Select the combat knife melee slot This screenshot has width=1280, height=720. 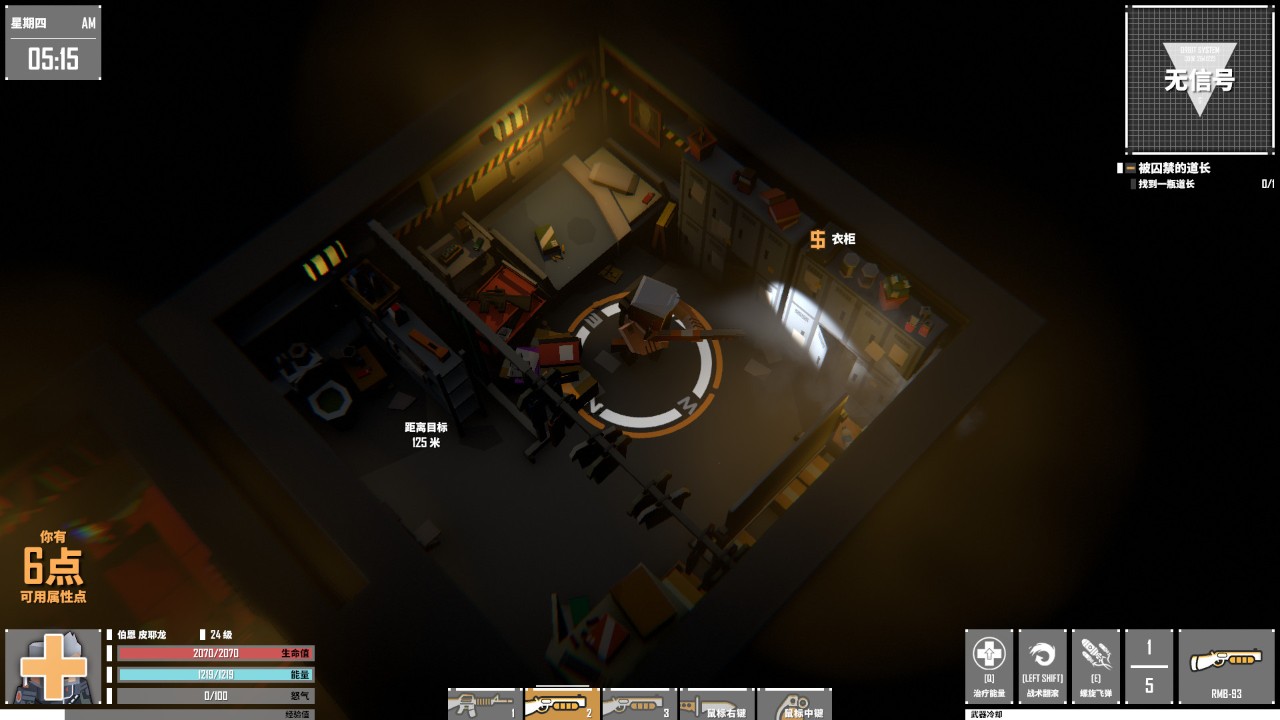[716, 704]
